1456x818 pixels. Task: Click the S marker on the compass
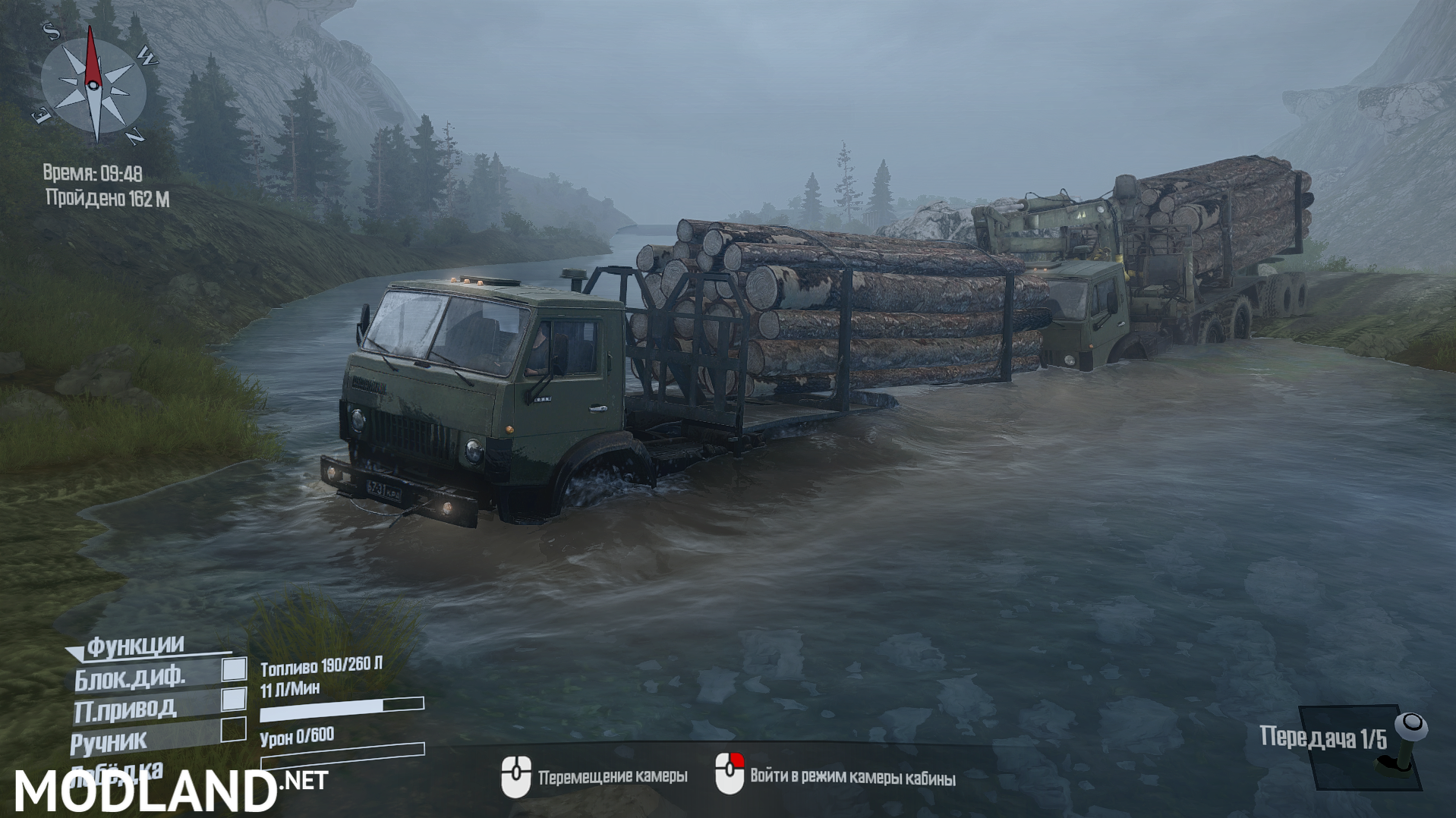(x=50, y=32)
